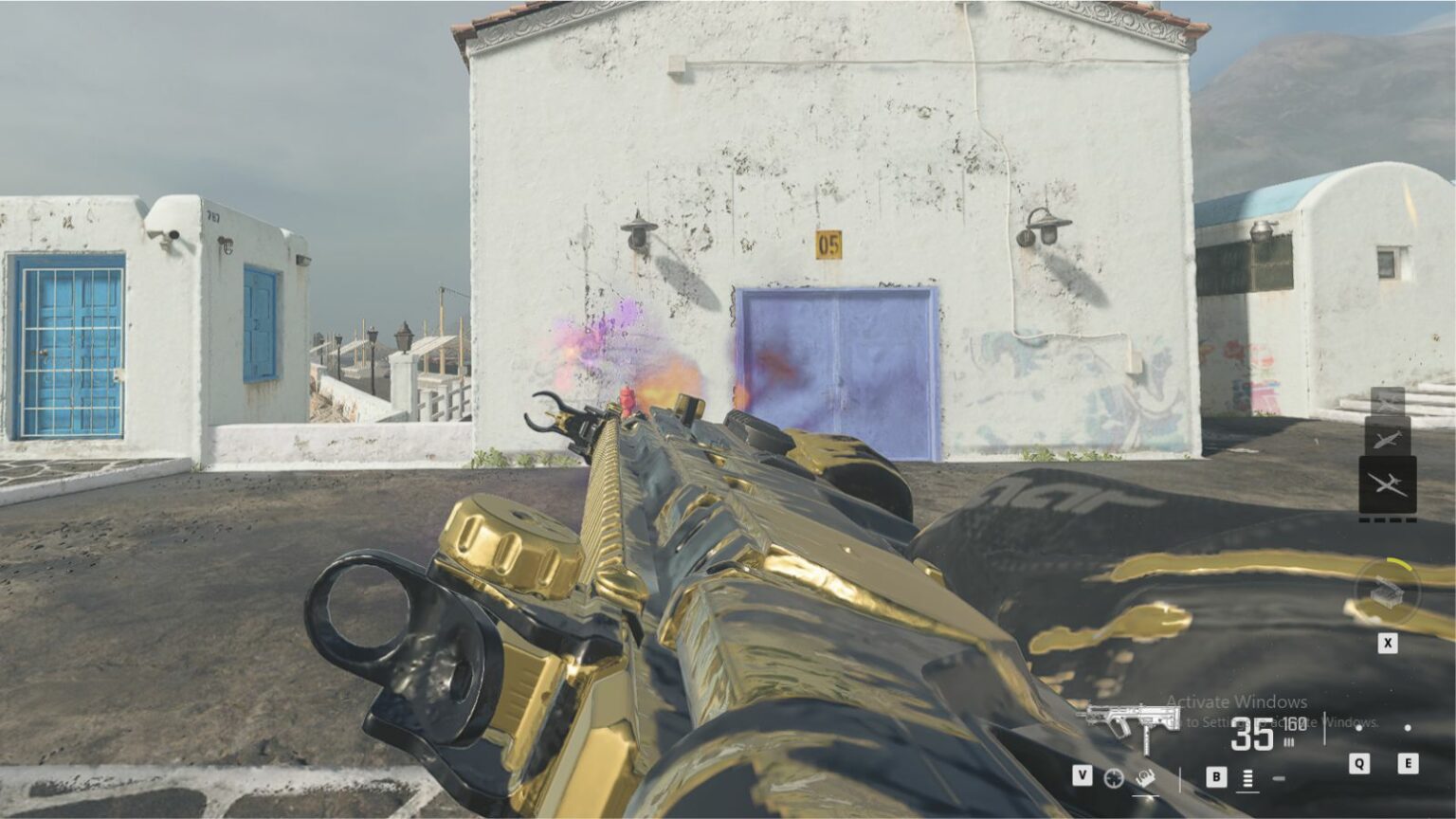
Task: Toggle the lethal slot with E badge
Action: click(1409, 763)
